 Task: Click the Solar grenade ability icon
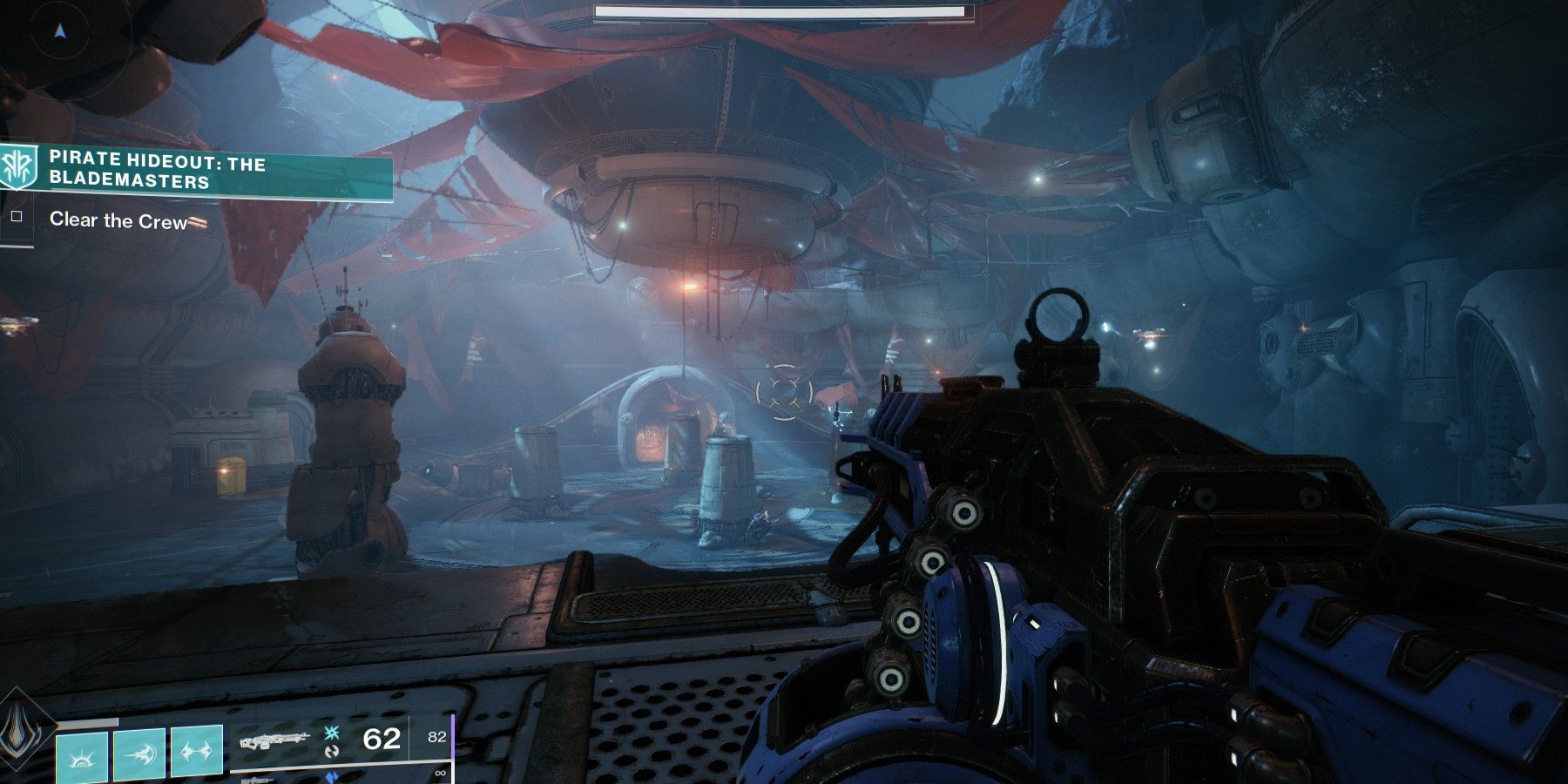coord(139,753)
